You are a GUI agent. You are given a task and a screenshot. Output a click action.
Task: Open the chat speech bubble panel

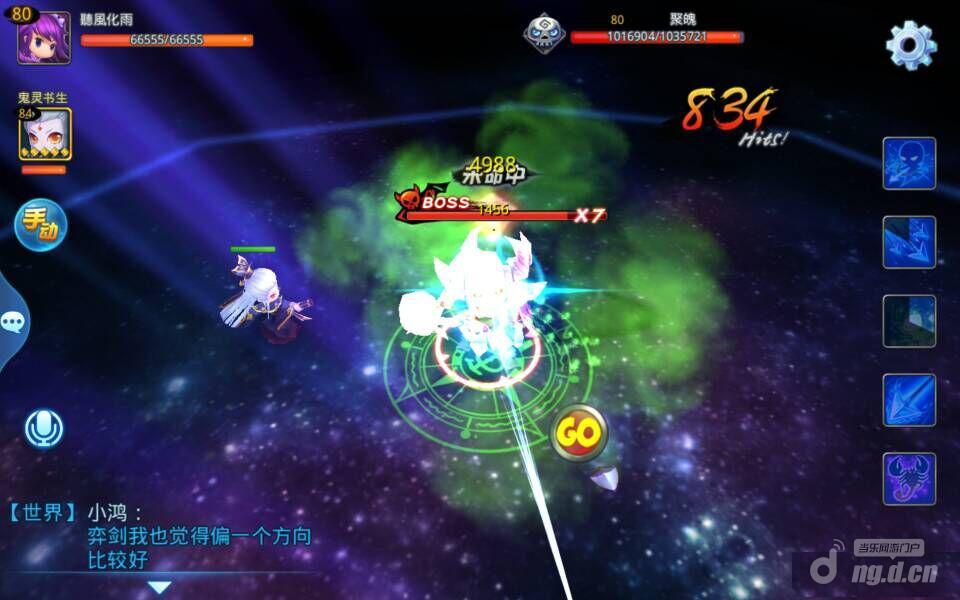pyautogui.click(x=13, y=322)
